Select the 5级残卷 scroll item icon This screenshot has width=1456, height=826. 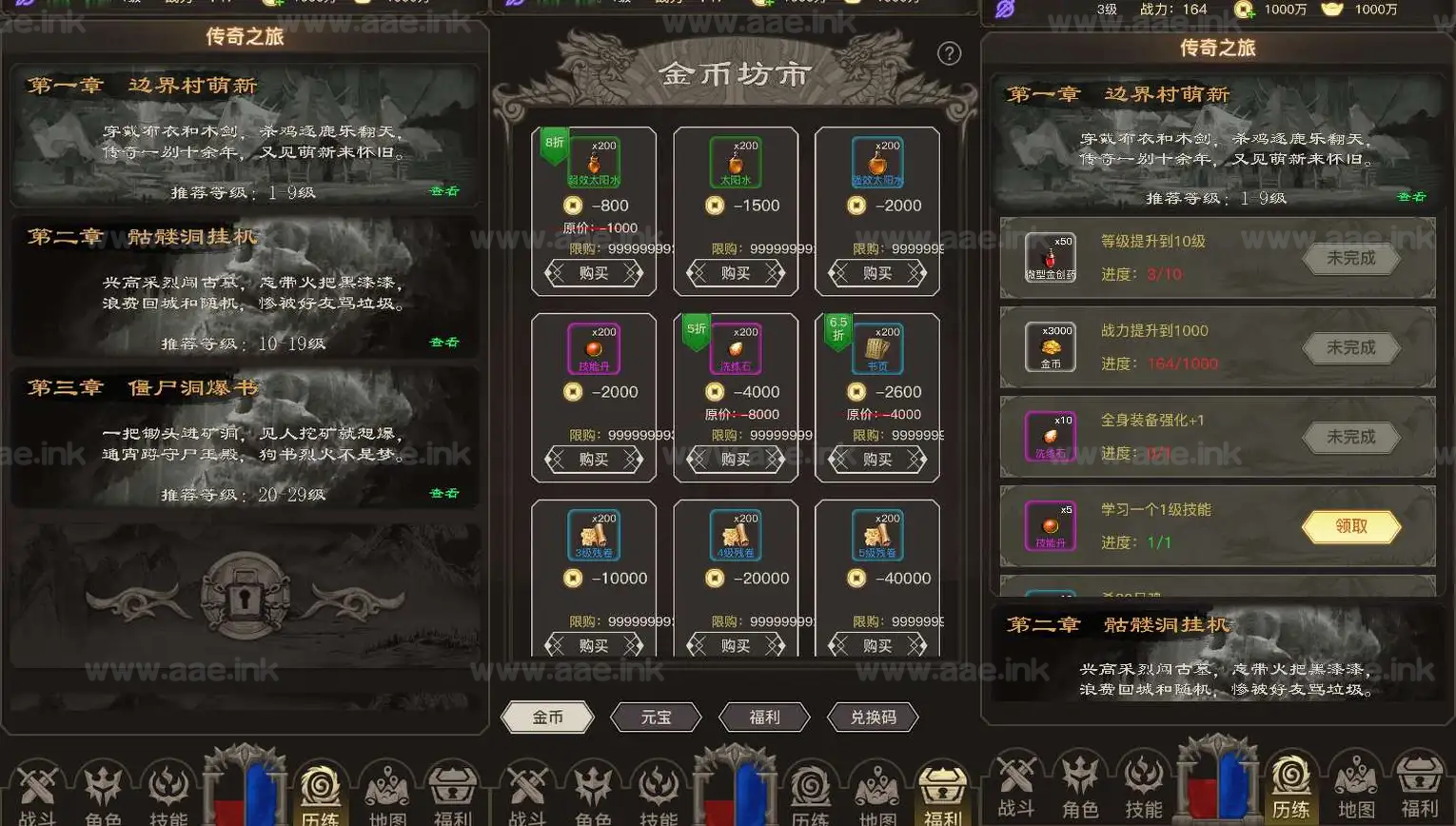(876, 533)
